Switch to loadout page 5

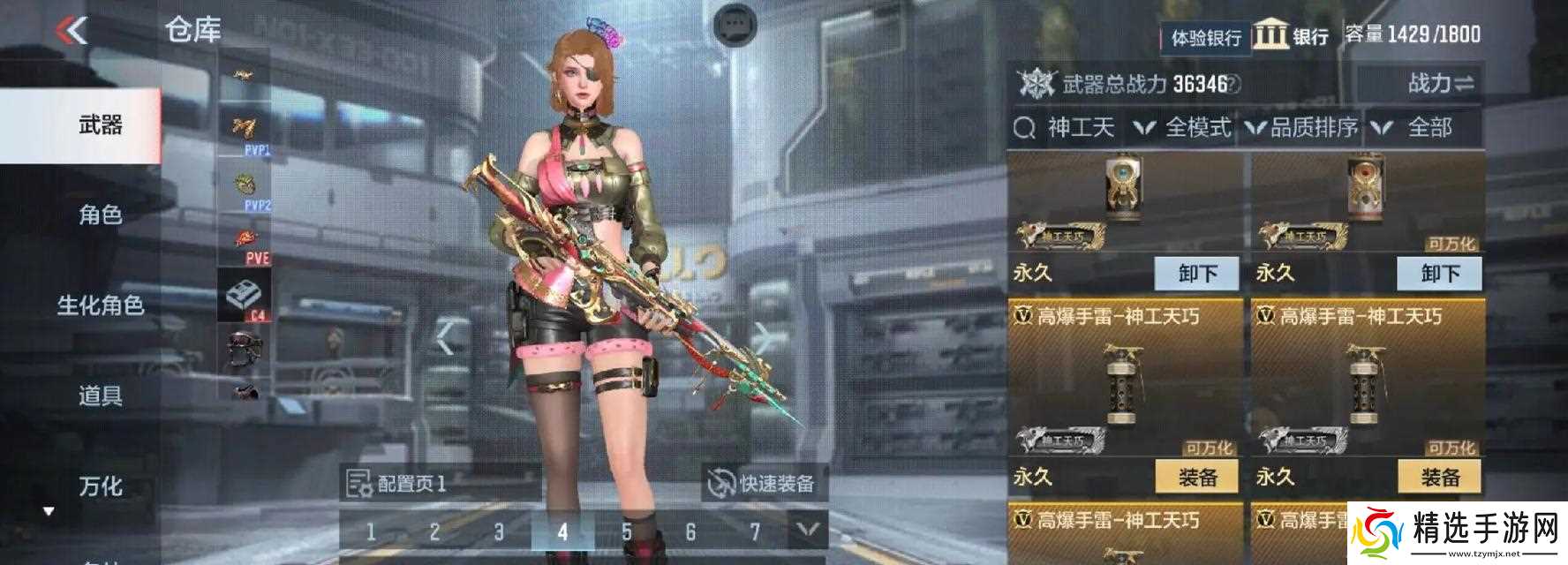(x=626, y=531)
